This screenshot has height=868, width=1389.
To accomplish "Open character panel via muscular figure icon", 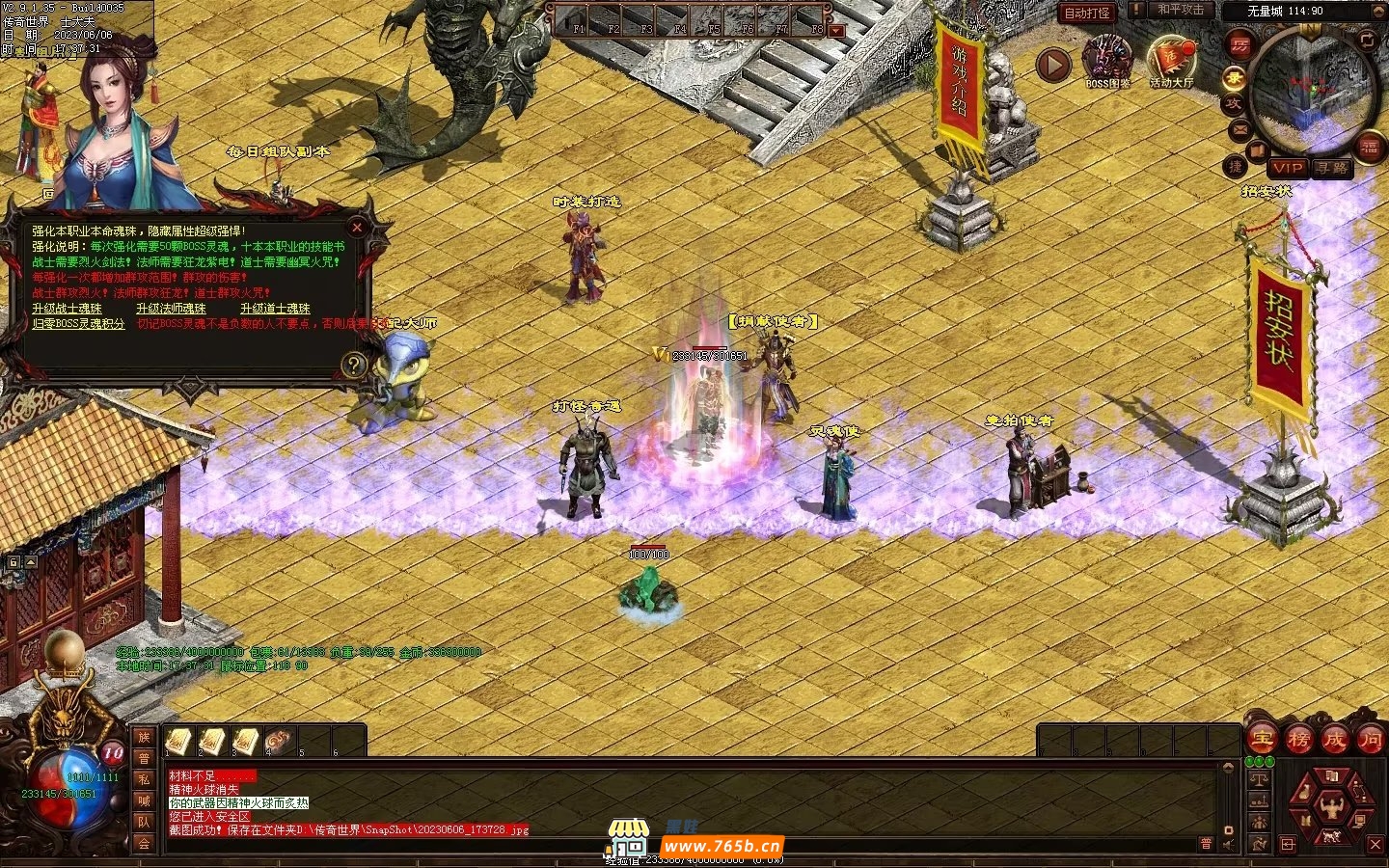I will [1331, 806].
